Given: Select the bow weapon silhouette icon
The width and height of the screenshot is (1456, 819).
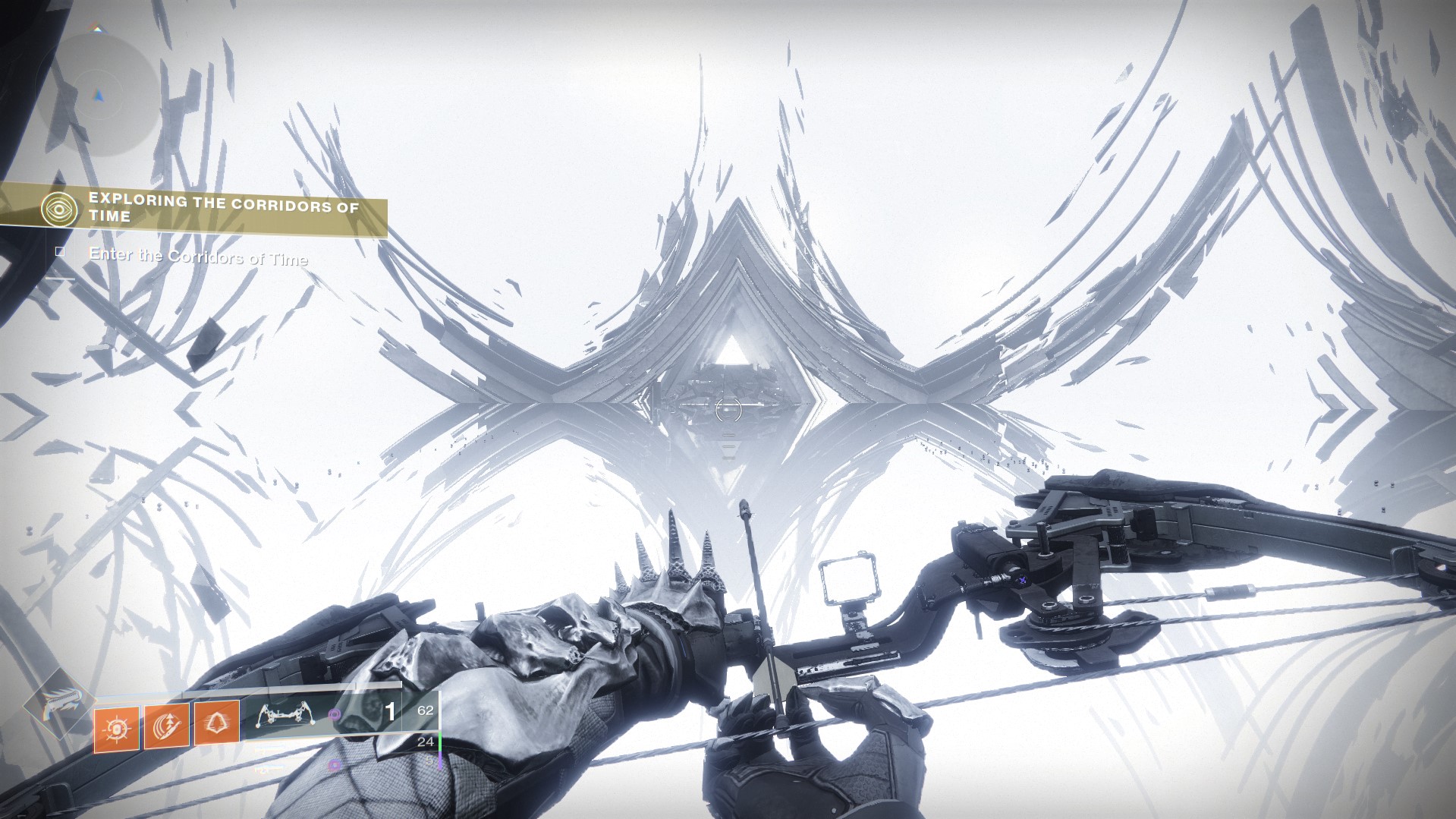Looking at the screenshot, I should 285,714.
